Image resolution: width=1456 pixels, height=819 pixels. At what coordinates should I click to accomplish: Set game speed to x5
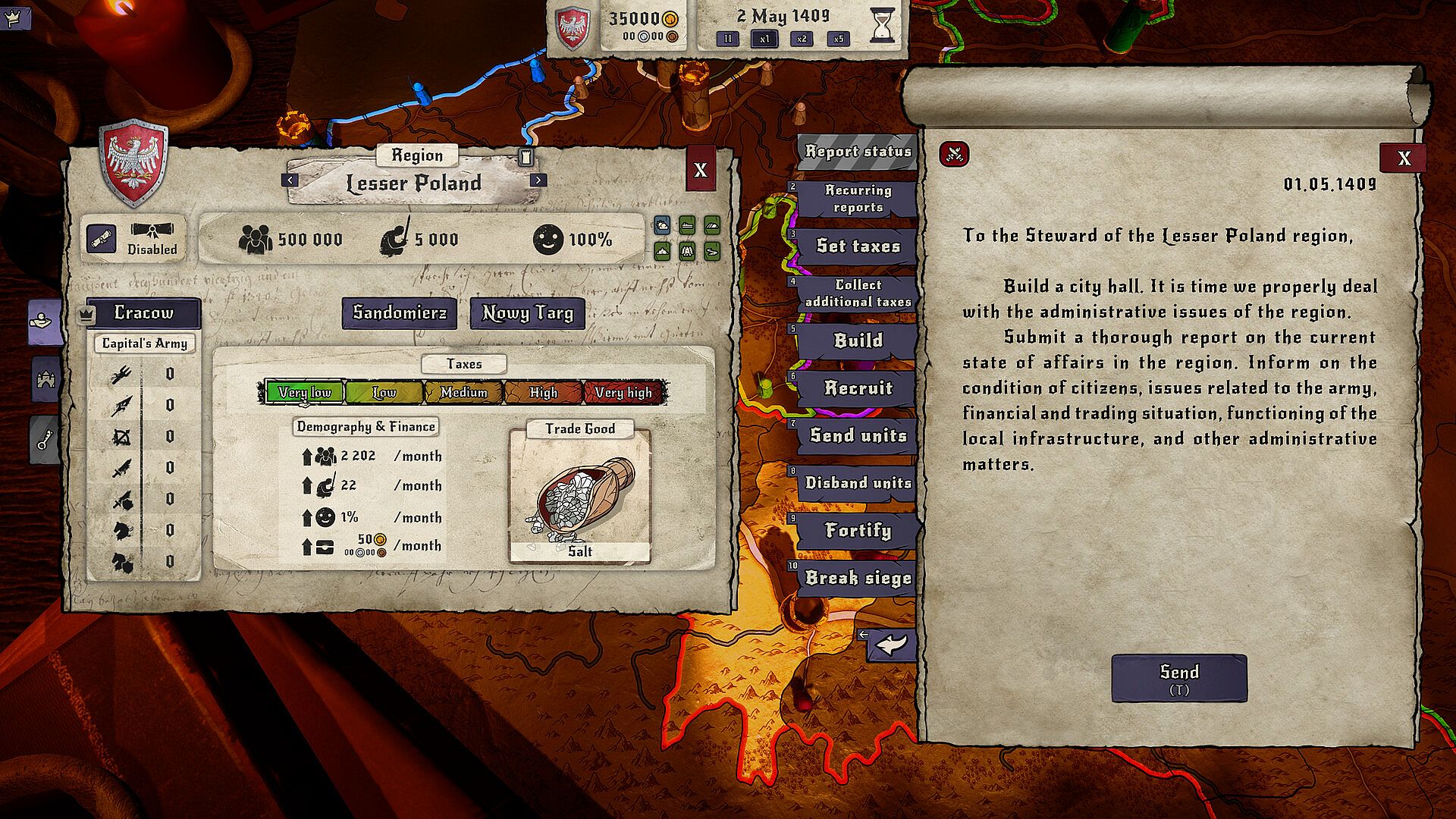pyautogui.click(x=838, y=39)
